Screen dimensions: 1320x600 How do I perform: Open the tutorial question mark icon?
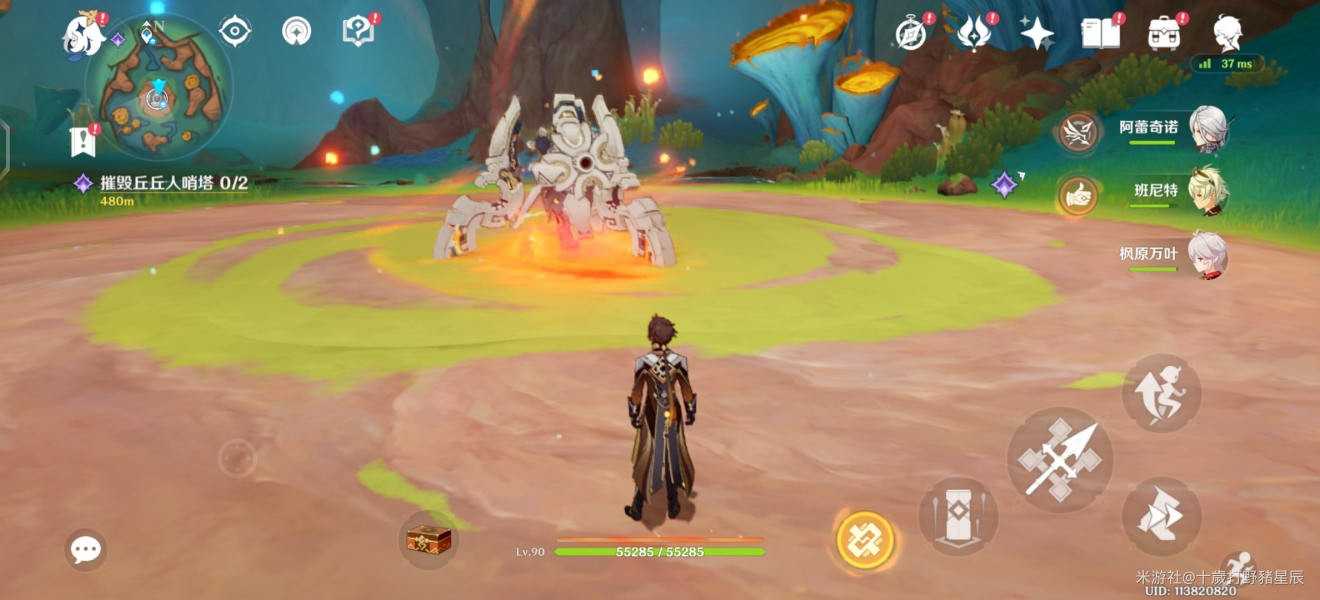point(357,31)
